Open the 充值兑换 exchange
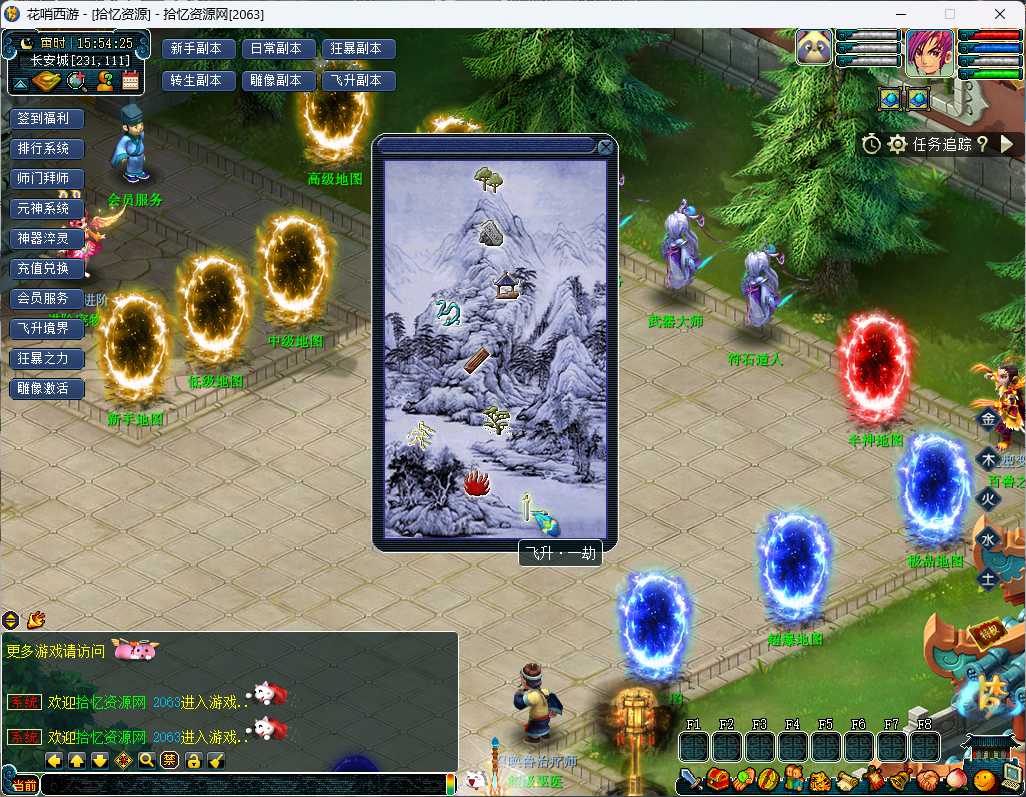The image size is (1026, 797). [46, 268]
